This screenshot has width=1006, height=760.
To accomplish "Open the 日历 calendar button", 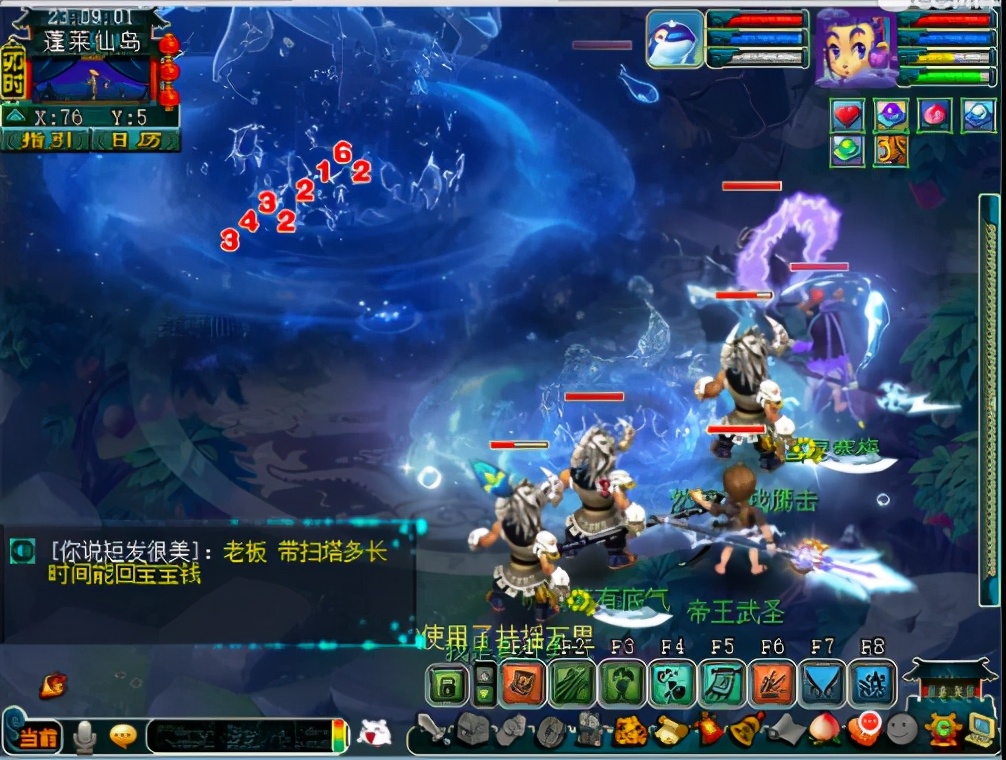I will (x=134, y=140).
